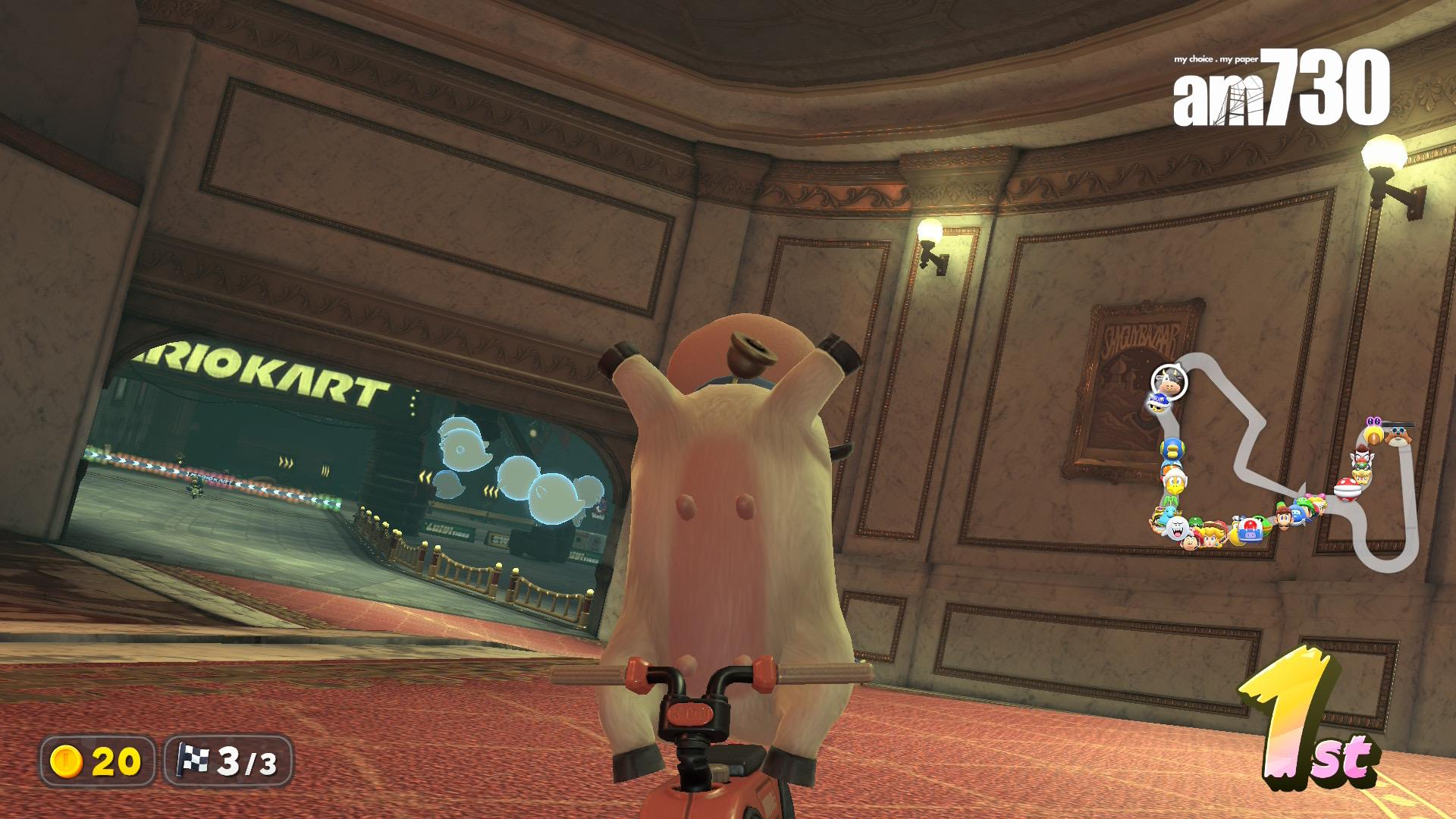The height and width of the screenshot is (819, 1456).
Task: Click the Peach racer icon on minimap
Action: pyautogui.click(x=1209, y=533)
